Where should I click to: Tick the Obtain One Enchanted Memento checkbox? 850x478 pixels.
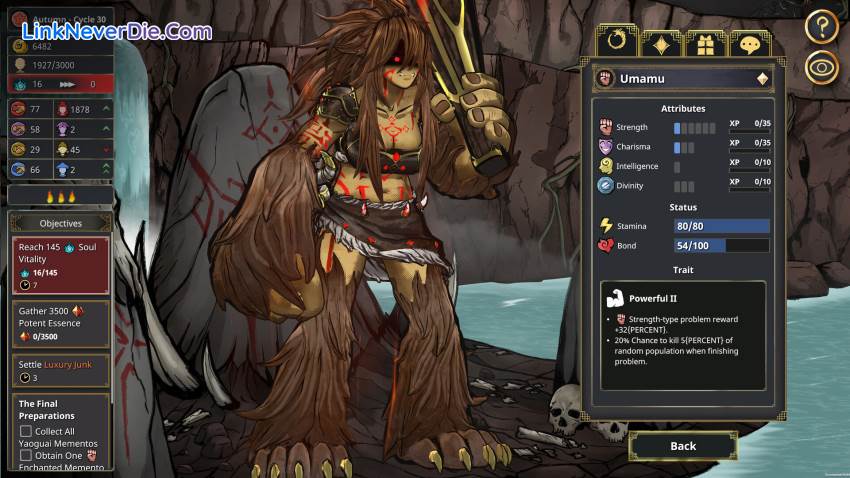[26, 455]
